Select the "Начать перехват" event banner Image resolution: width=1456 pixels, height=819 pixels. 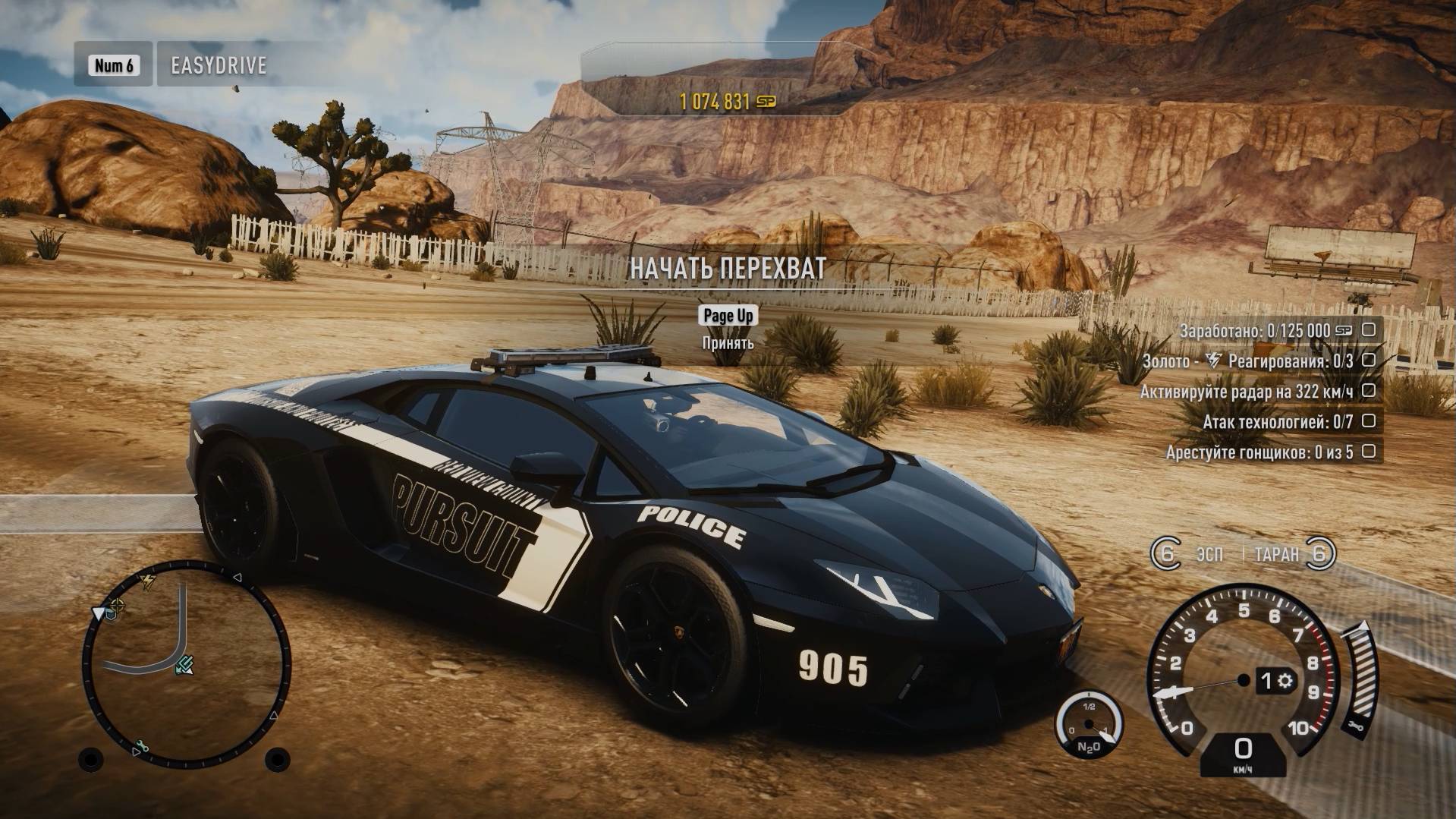click(727, 269)
